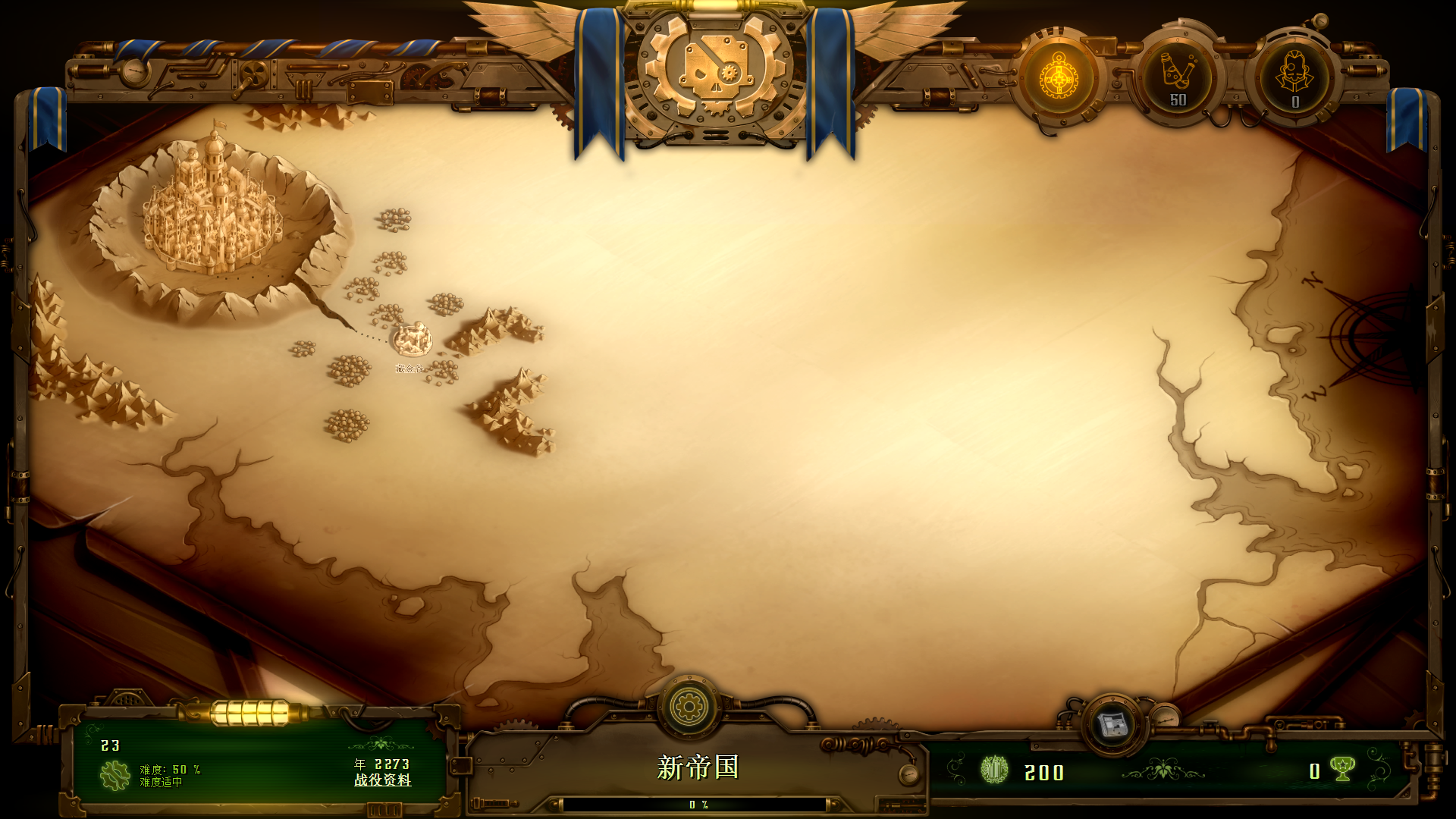This screenshot has height=819, width=1456.
Task: Select the 墩金谷 mission marker on the map
Action: coord(412,339)
